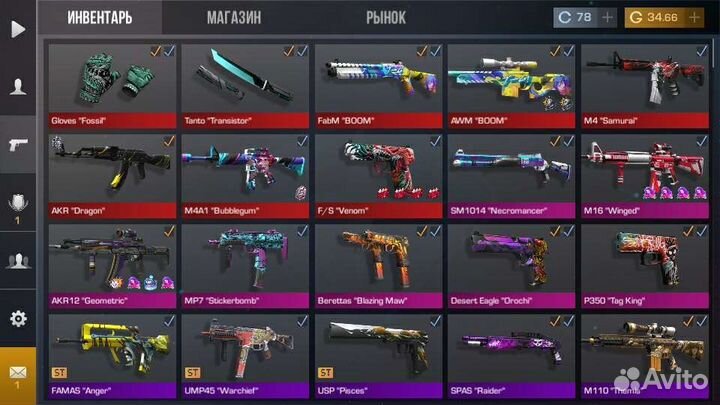This screenshot has height=405, width=720.
Task: Add silver currency with plus button
Action: 608,18
